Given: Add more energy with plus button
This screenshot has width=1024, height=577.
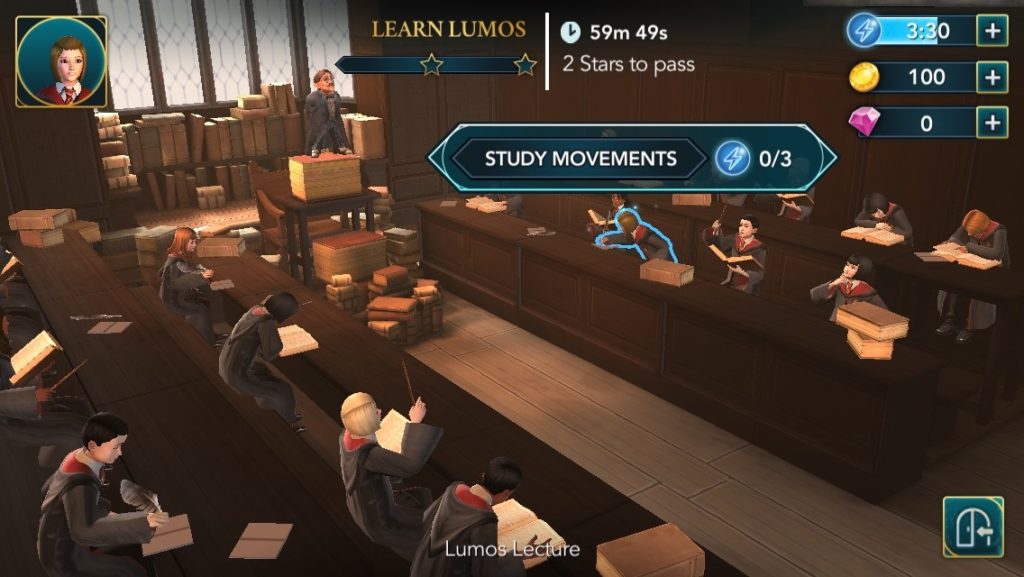Looking at the screenshot, I should 992,31.
